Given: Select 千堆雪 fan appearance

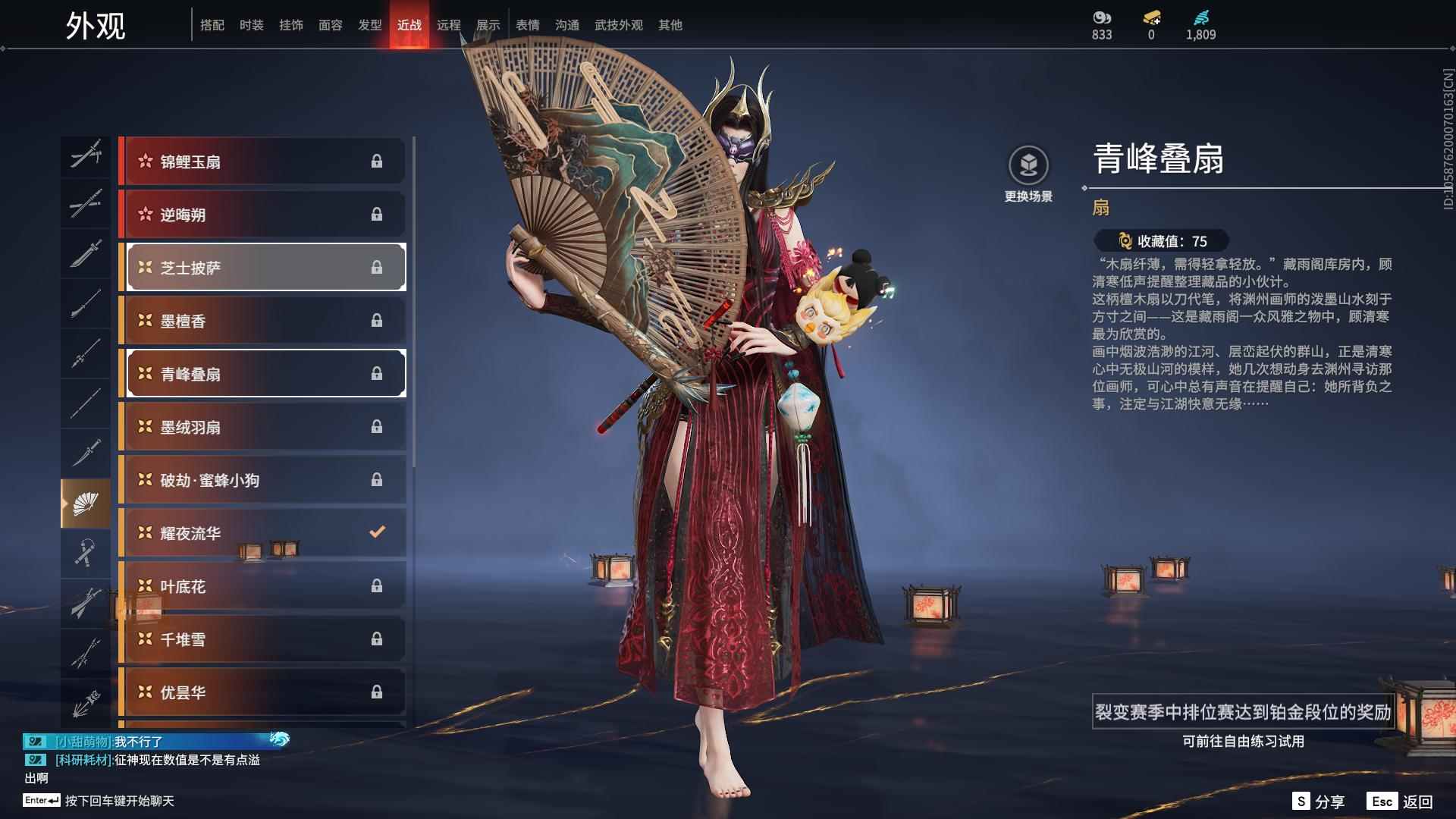Looking at the screenshot, I should pyautogui.click(x=264, y=639).
